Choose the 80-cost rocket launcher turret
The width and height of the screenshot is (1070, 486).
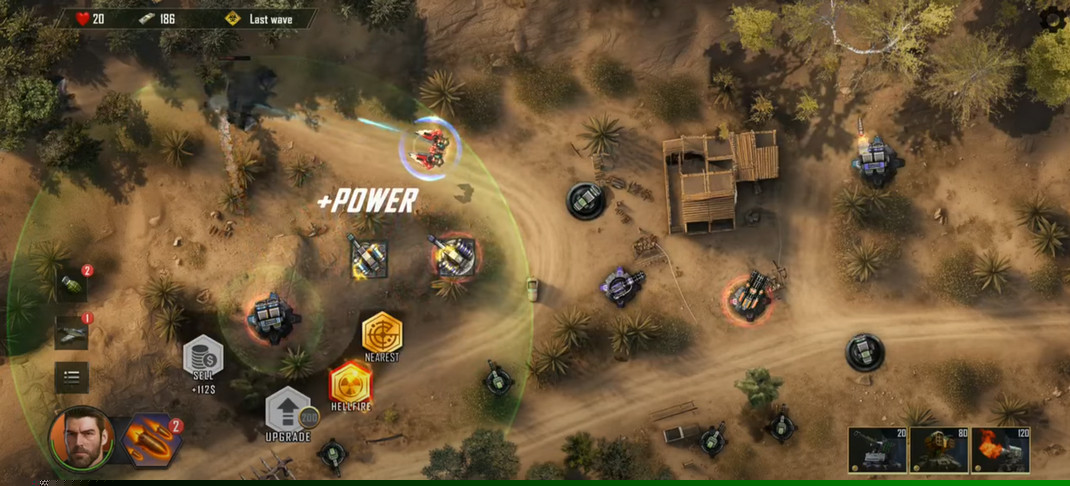click(939, 449)
